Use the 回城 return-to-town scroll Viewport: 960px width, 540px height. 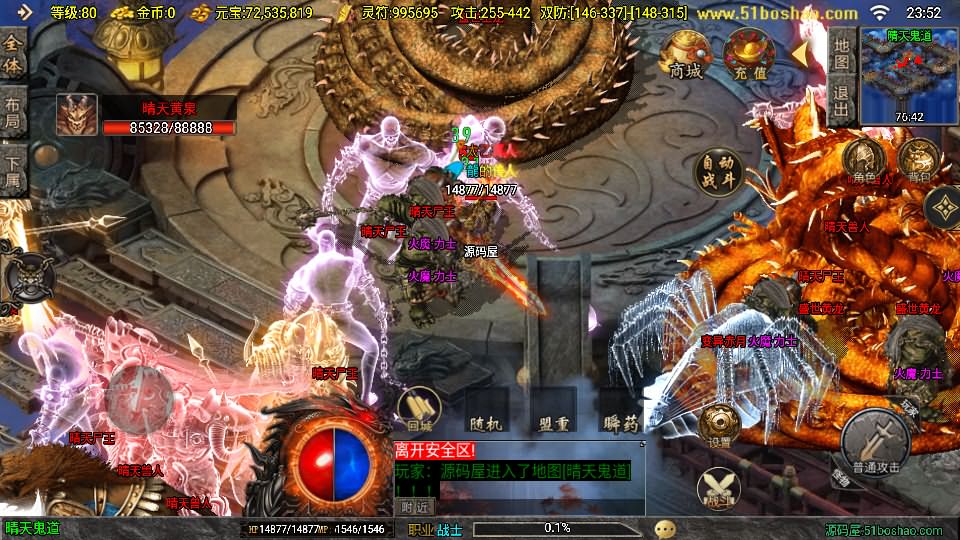click(420, 408)
